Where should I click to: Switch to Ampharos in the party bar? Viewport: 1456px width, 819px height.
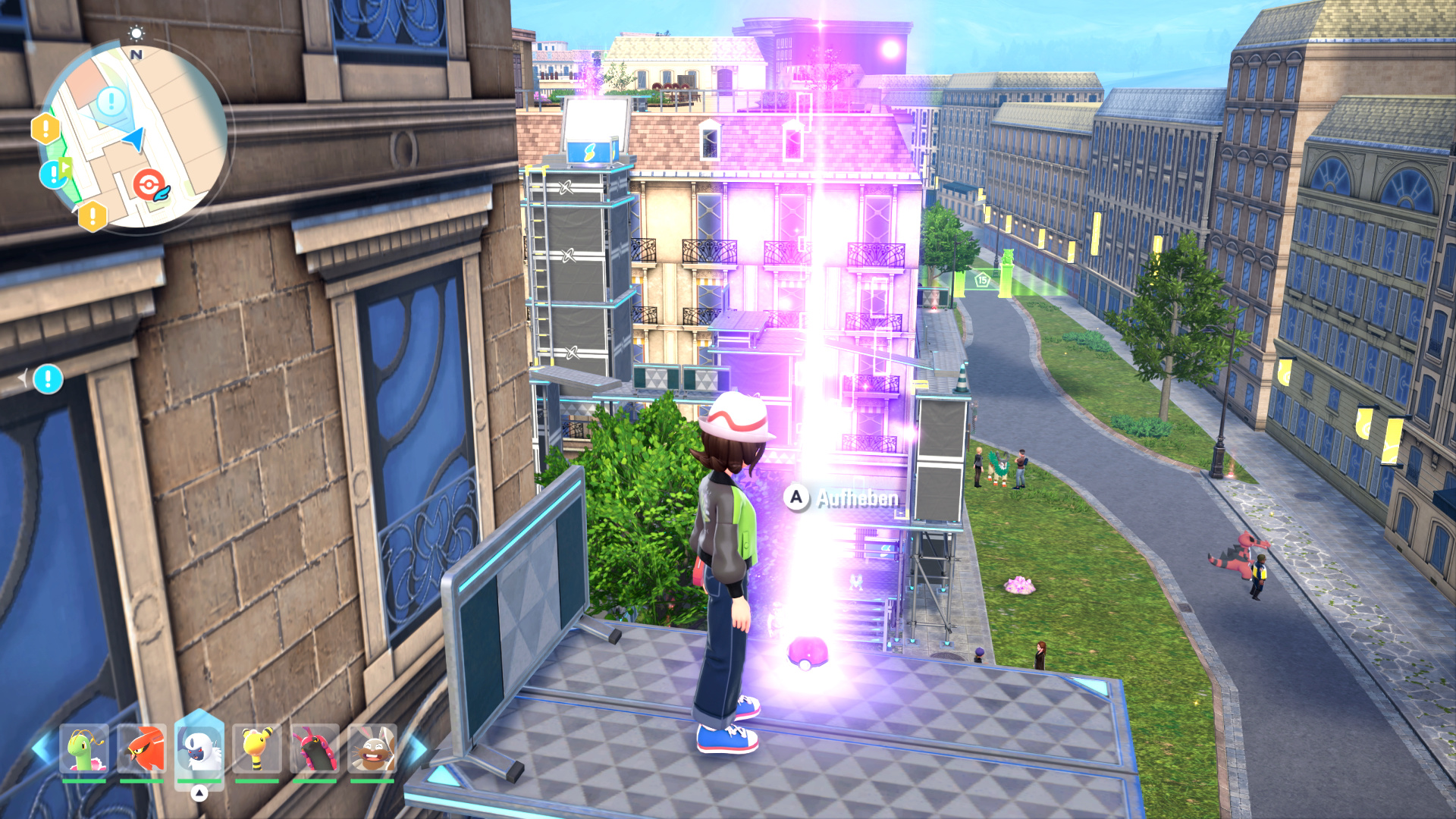257,749
